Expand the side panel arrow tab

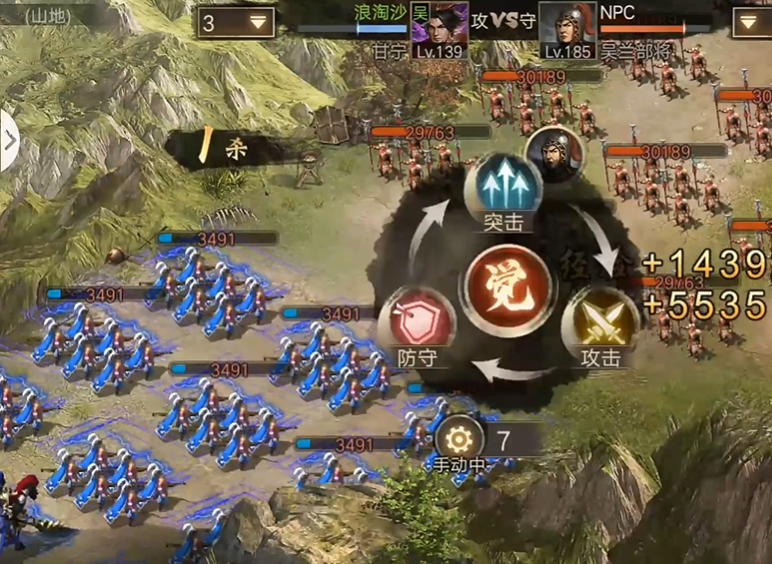coord(9,139)
